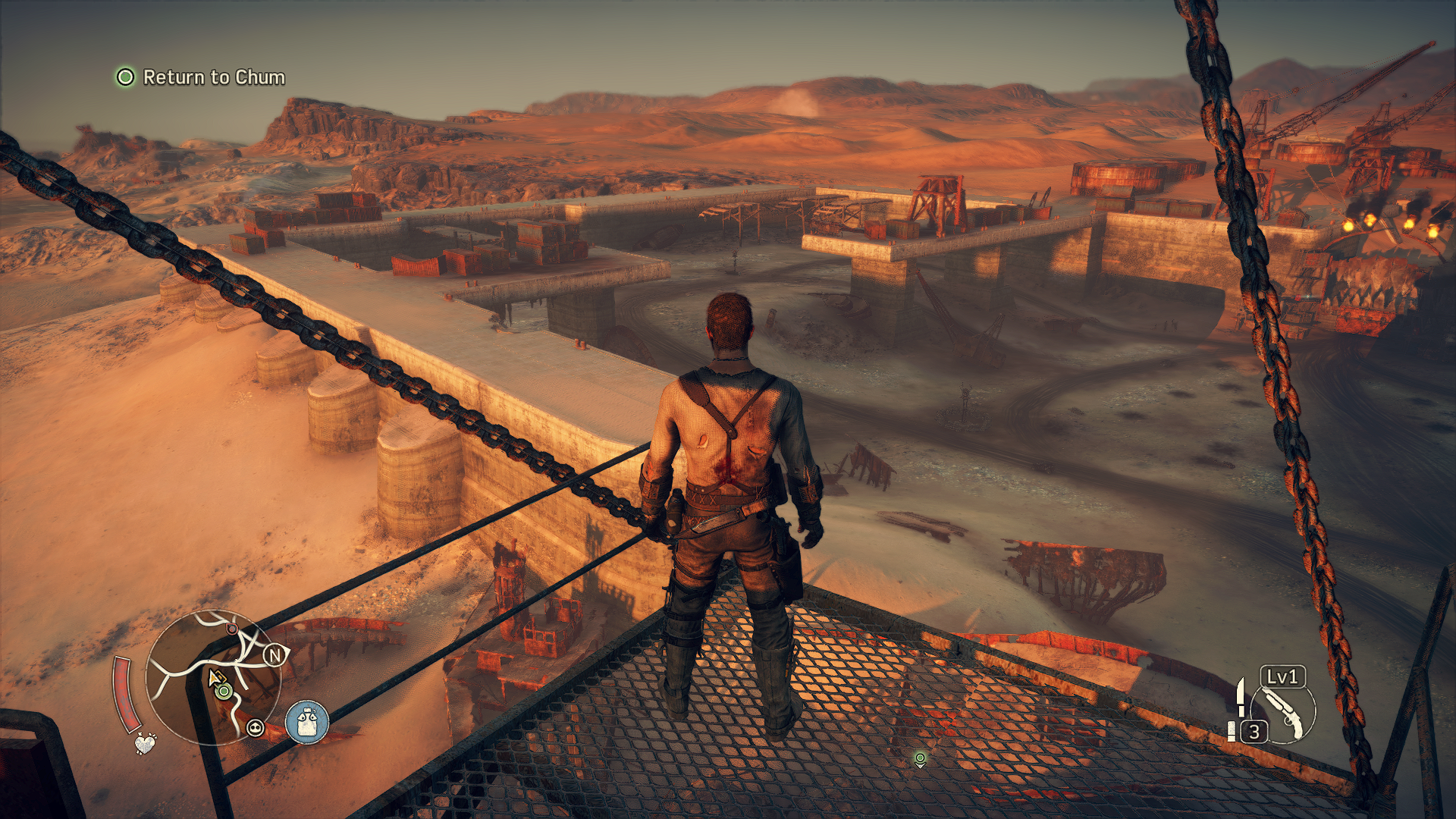The width and height of the screenshot is (1456, 819).
Task: Click the N compass marker on minimap
Action: 275,654
